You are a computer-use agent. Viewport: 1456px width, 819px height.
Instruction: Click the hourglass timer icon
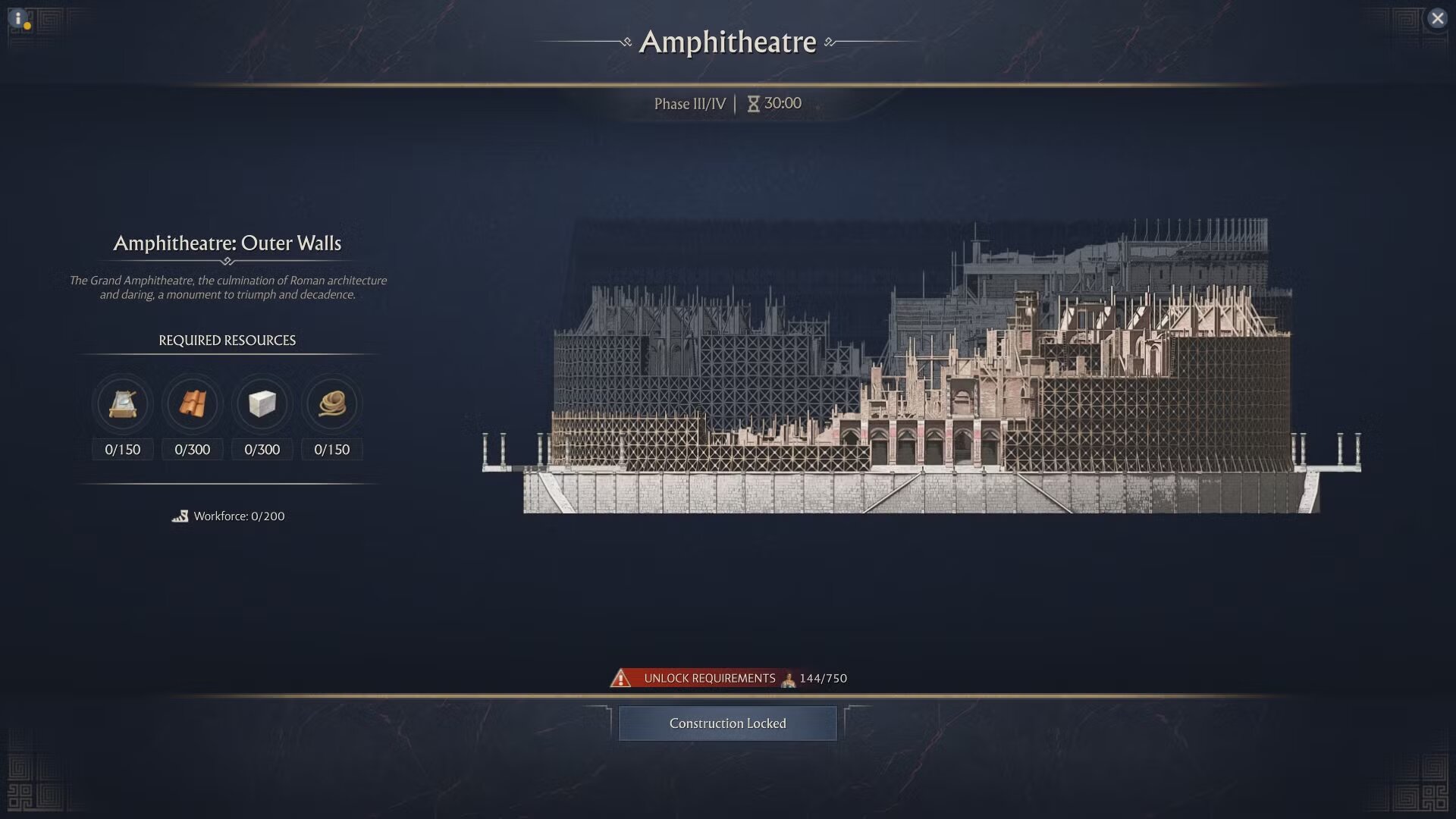coord(753,104)
